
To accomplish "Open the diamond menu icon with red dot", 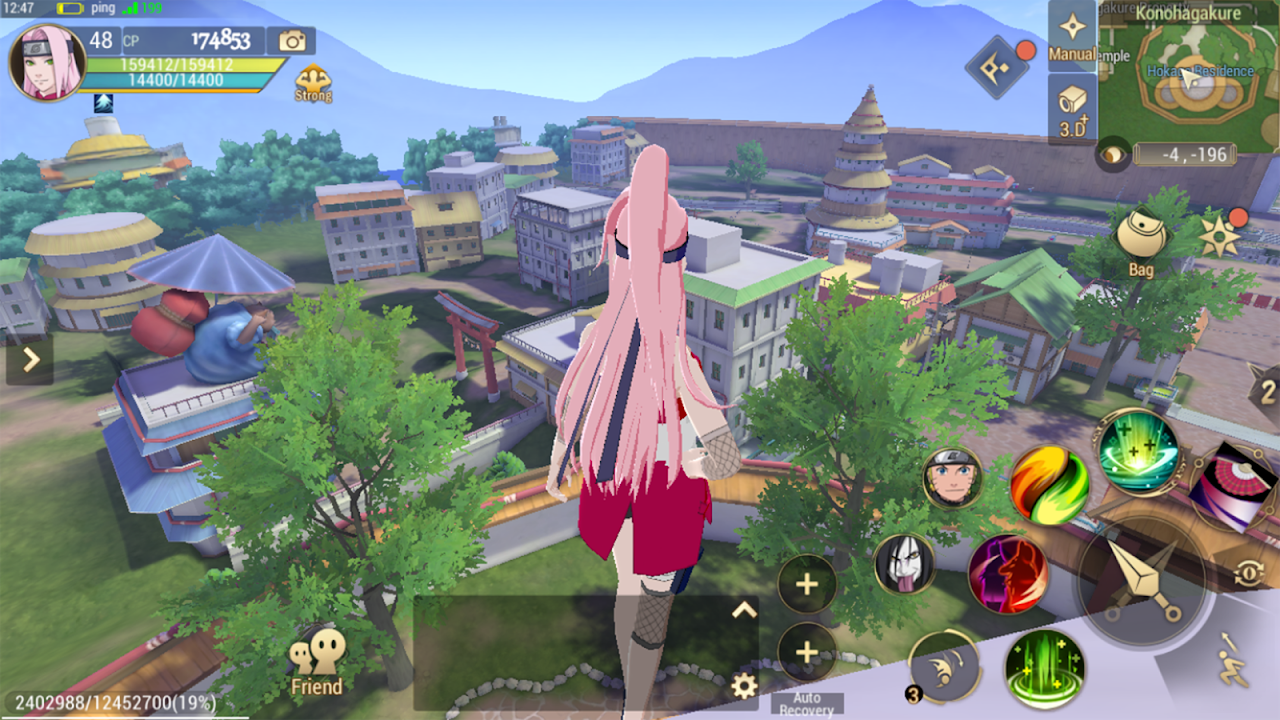I will click(x=996, y=68).
